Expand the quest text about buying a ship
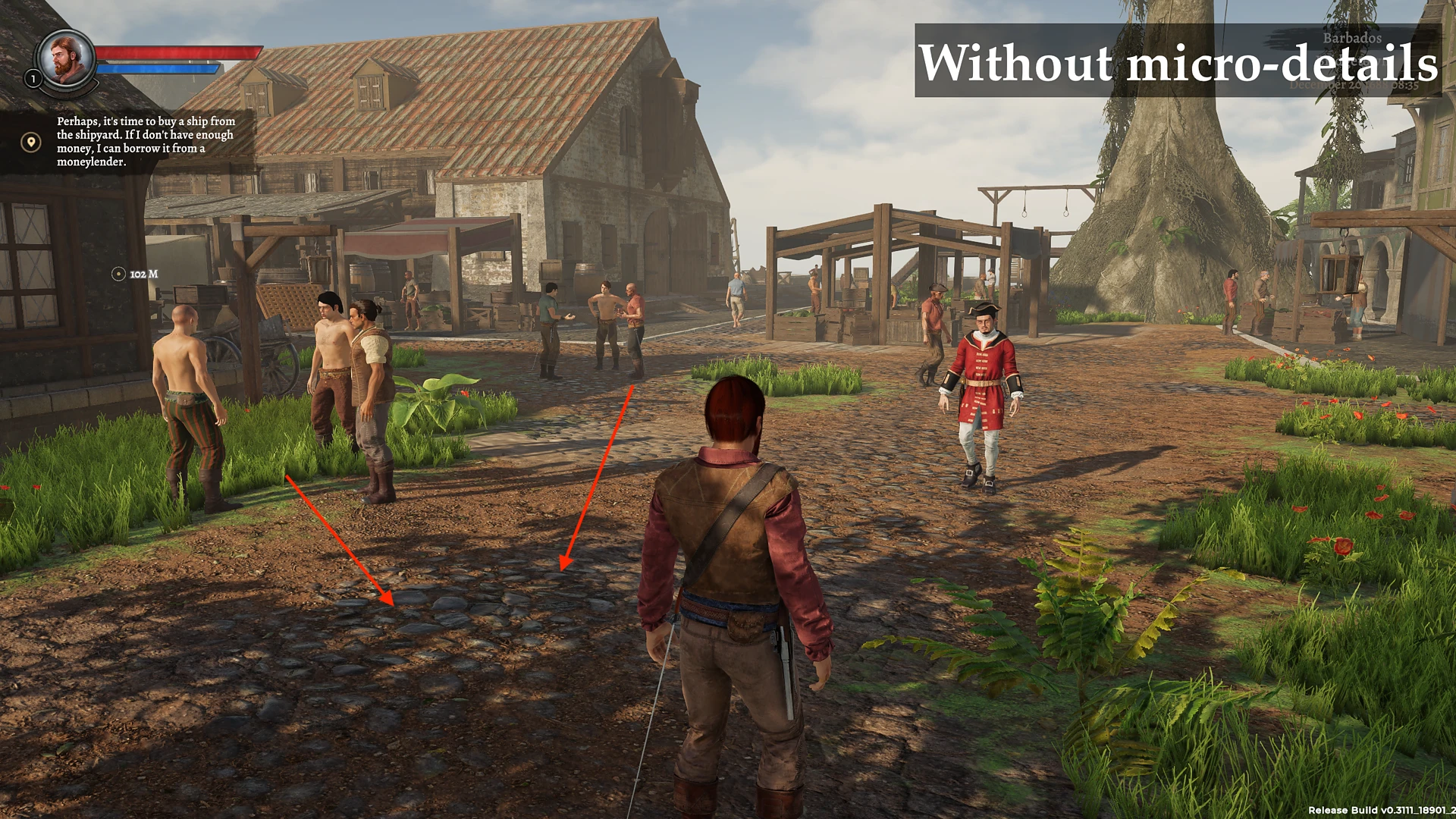1456x819 pixels. tap(144, 143)
